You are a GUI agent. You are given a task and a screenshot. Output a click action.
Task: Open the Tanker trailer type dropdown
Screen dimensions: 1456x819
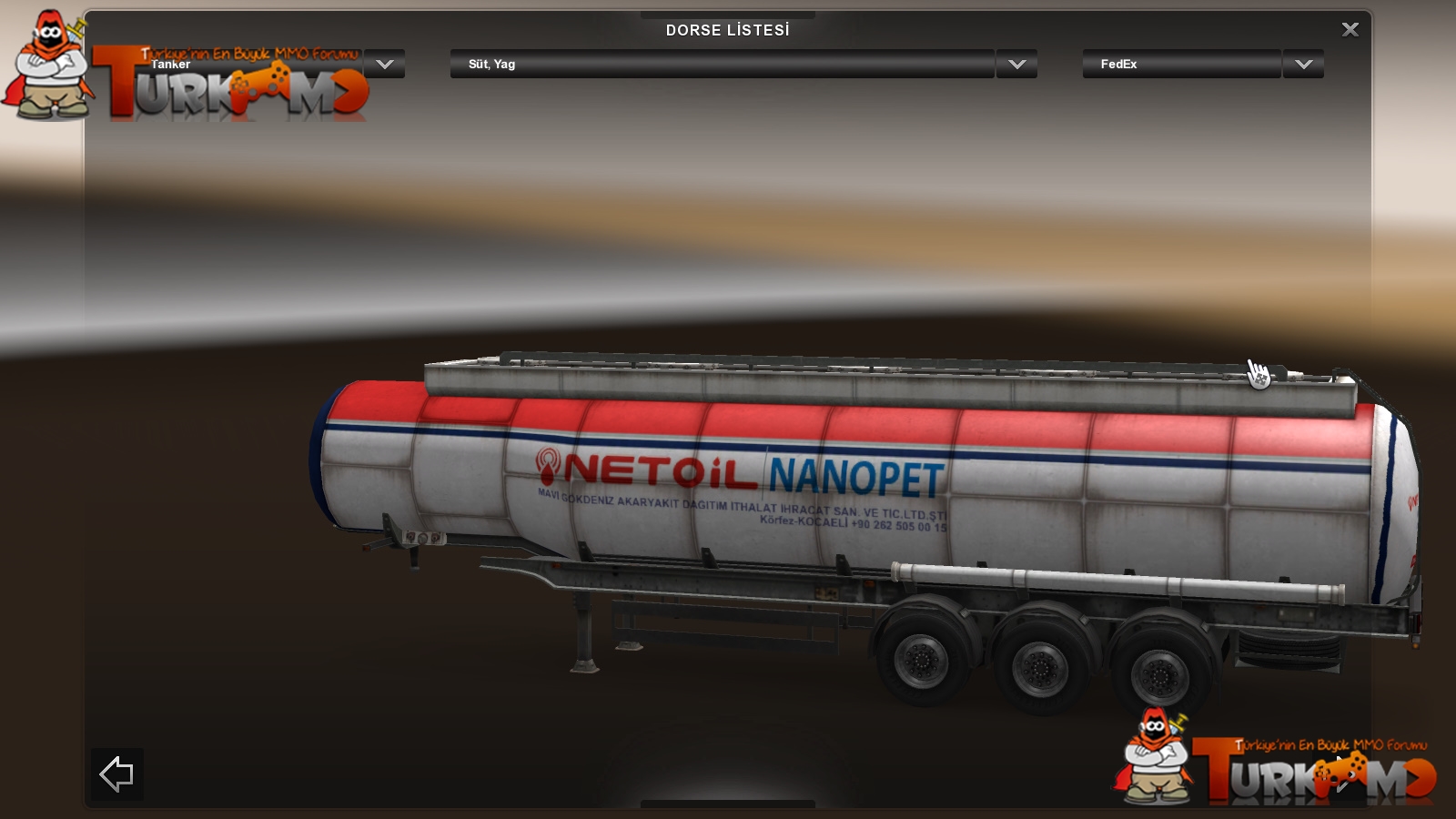[x=385, y=65]
